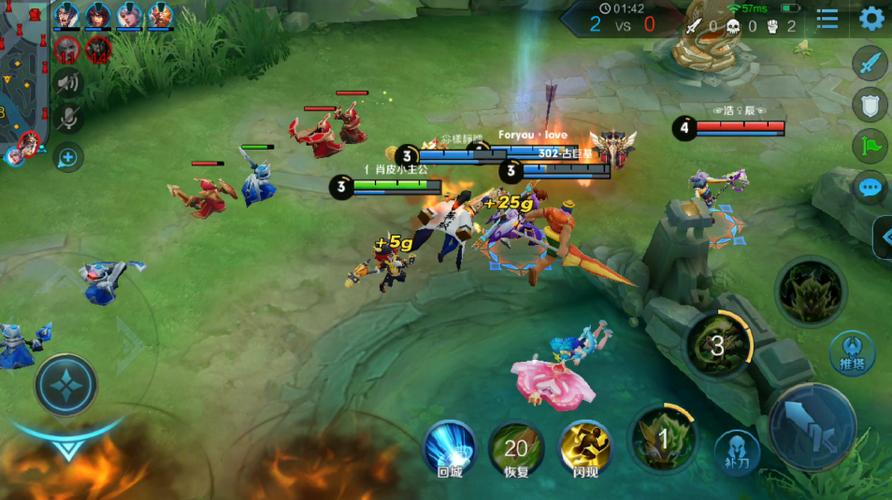Open the chat bubble quick messages

click(x=869, y=187)
